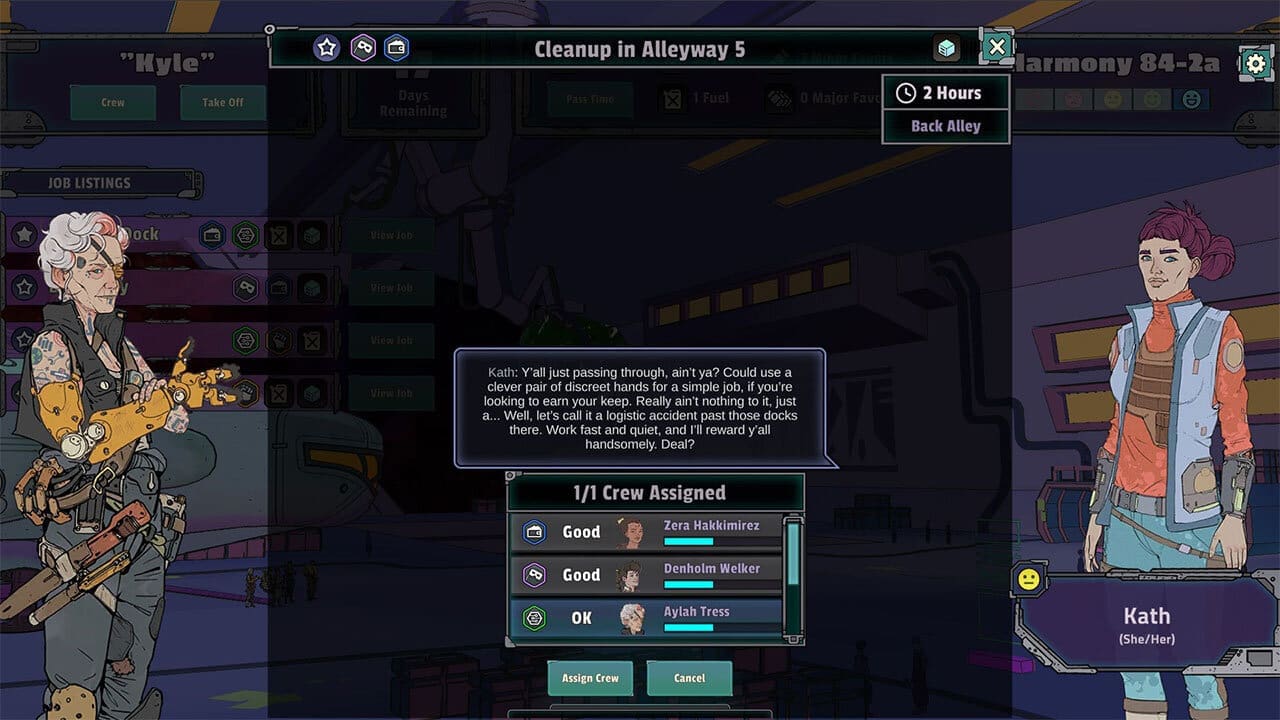
Task: Click the cube icon left of the close button
Action: [946, 47]
